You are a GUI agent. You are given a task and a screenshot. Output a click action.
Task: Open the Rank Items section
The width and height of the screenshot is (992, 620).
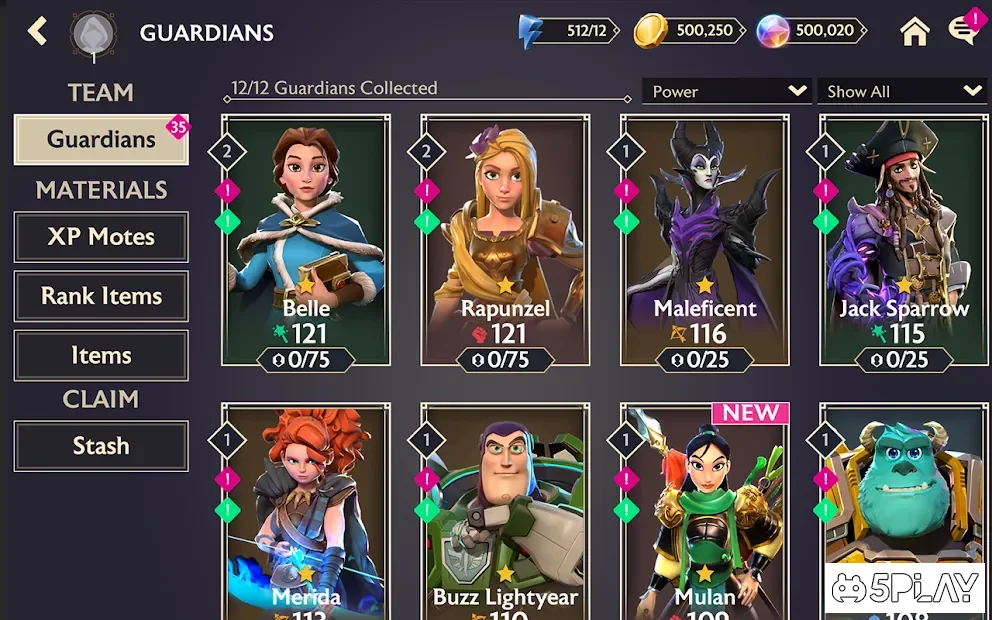point(101,296)
